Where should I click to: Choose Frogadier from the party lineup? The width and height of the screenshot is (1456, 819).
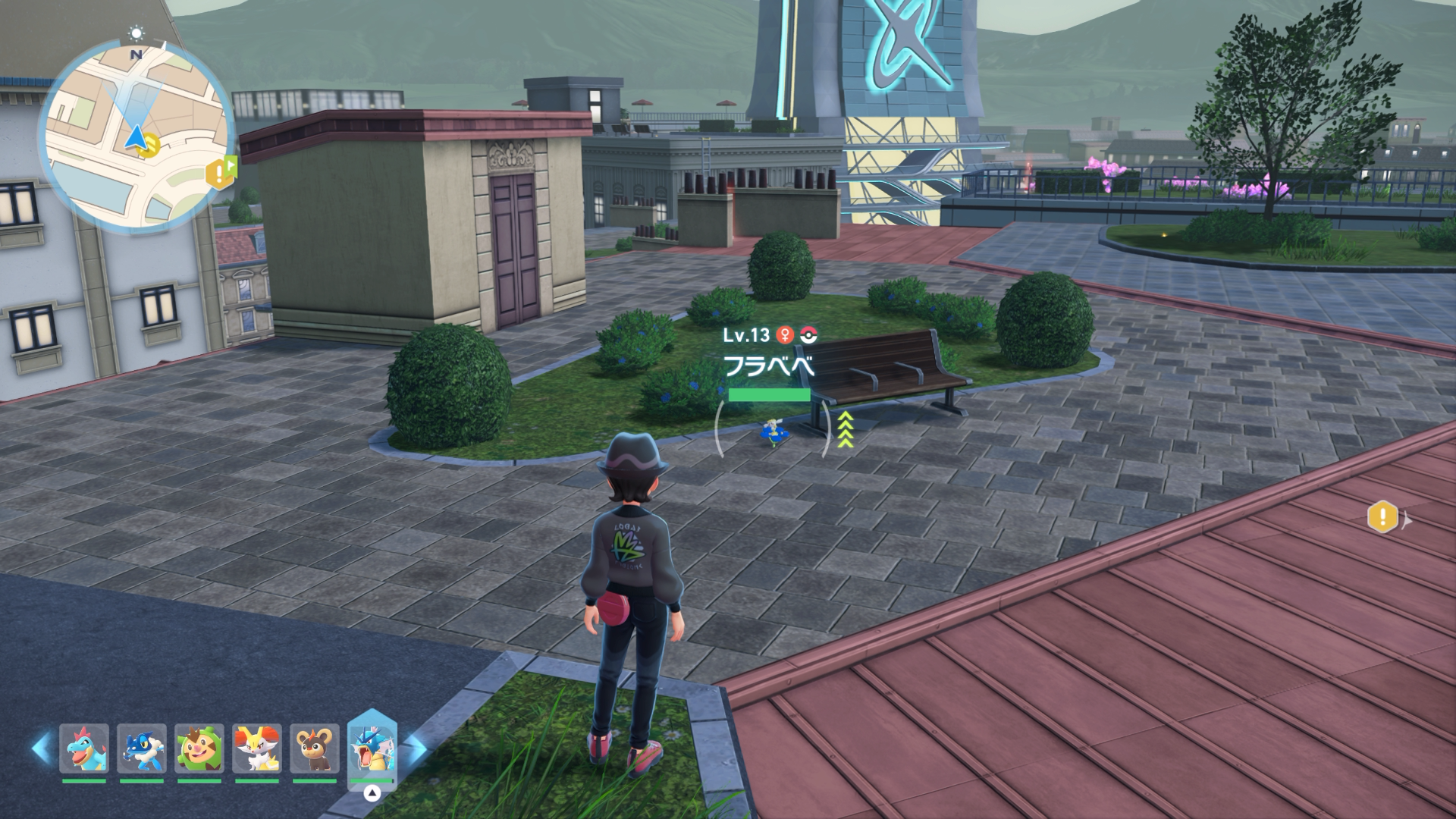142,748
